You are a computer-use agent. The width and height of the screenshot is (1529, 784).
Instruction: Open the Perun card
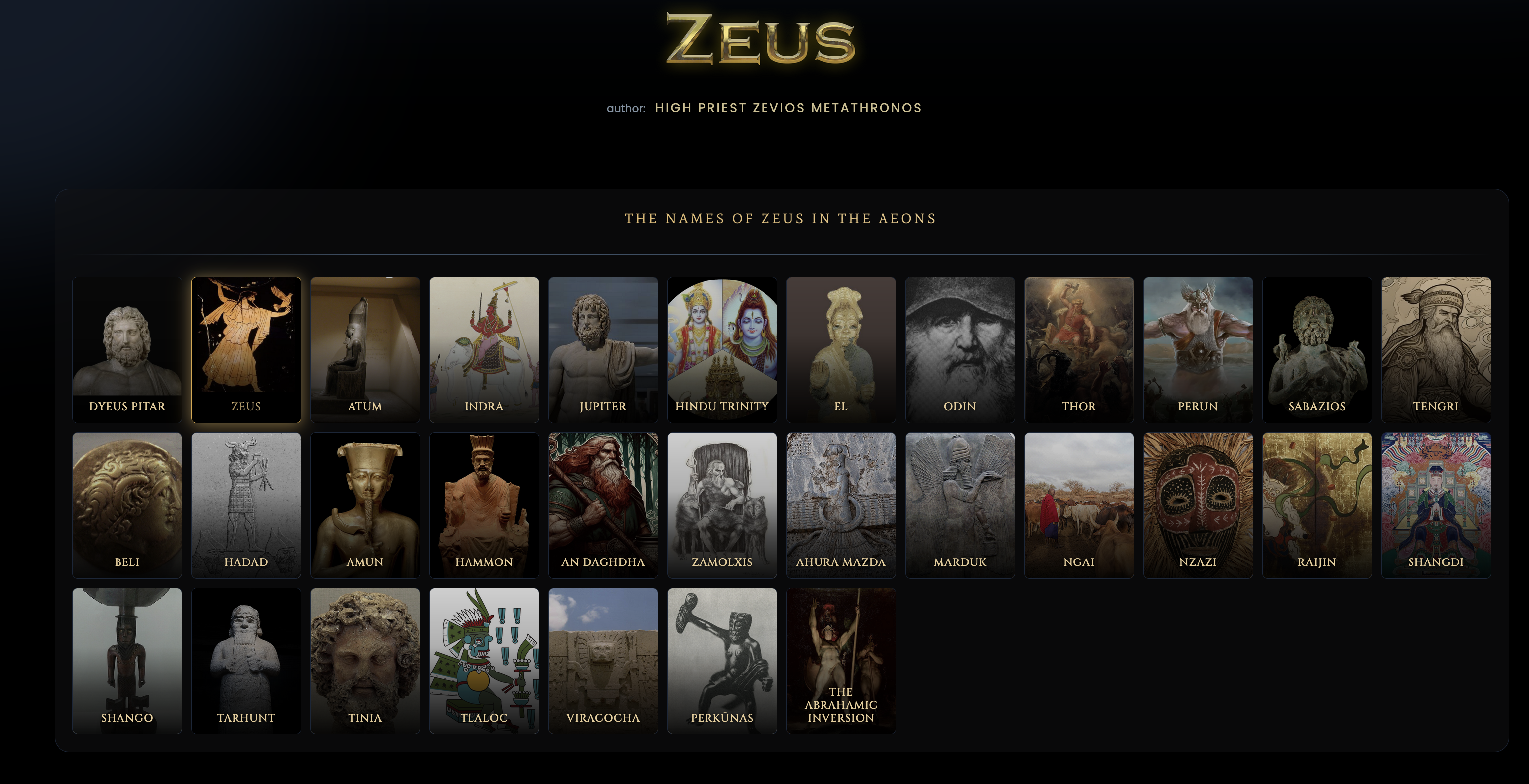pyautogui.click(x=1198, y=349)
